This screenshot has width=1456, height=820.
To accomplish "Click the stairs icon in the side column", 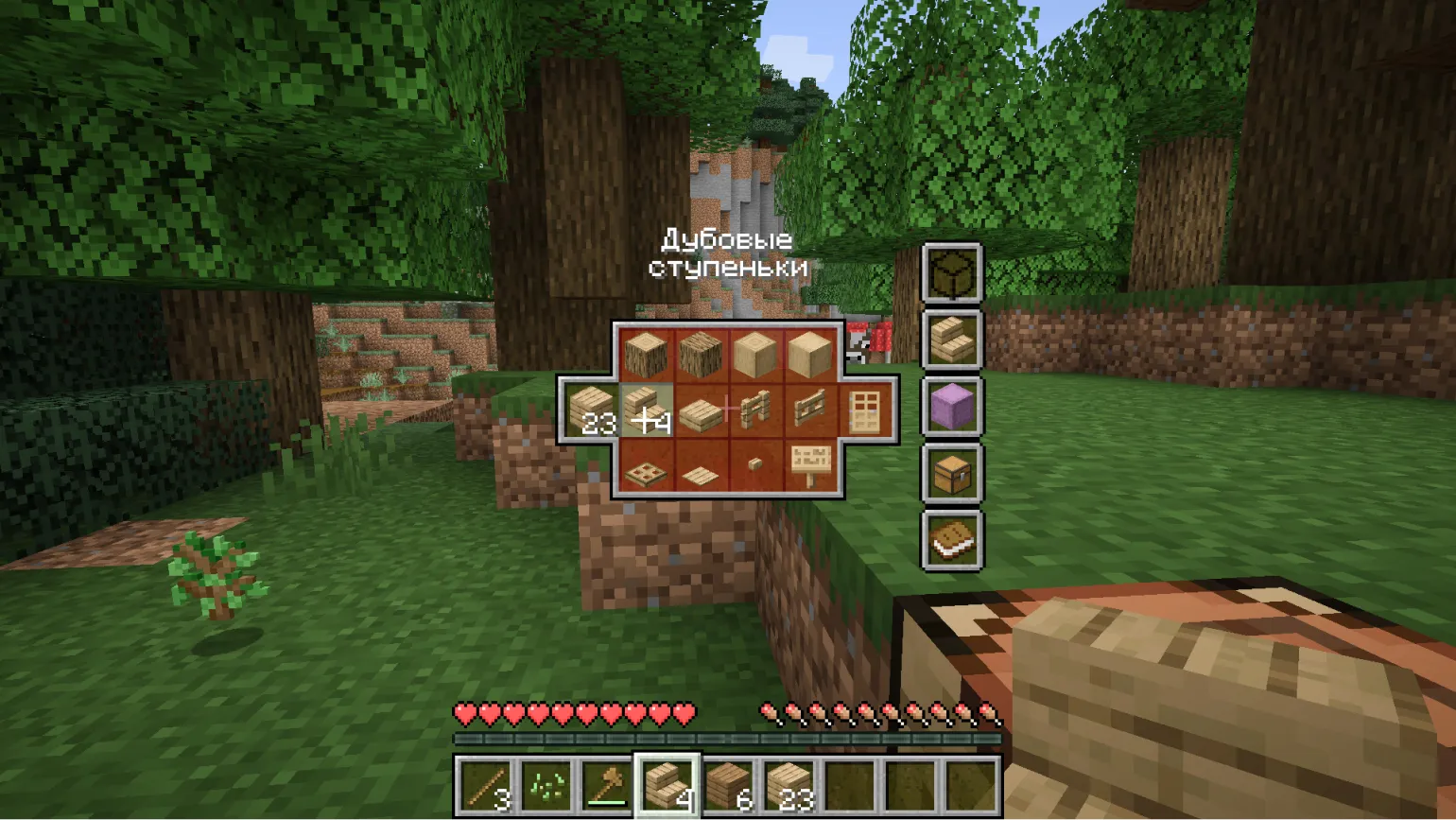I will [952, 339].
